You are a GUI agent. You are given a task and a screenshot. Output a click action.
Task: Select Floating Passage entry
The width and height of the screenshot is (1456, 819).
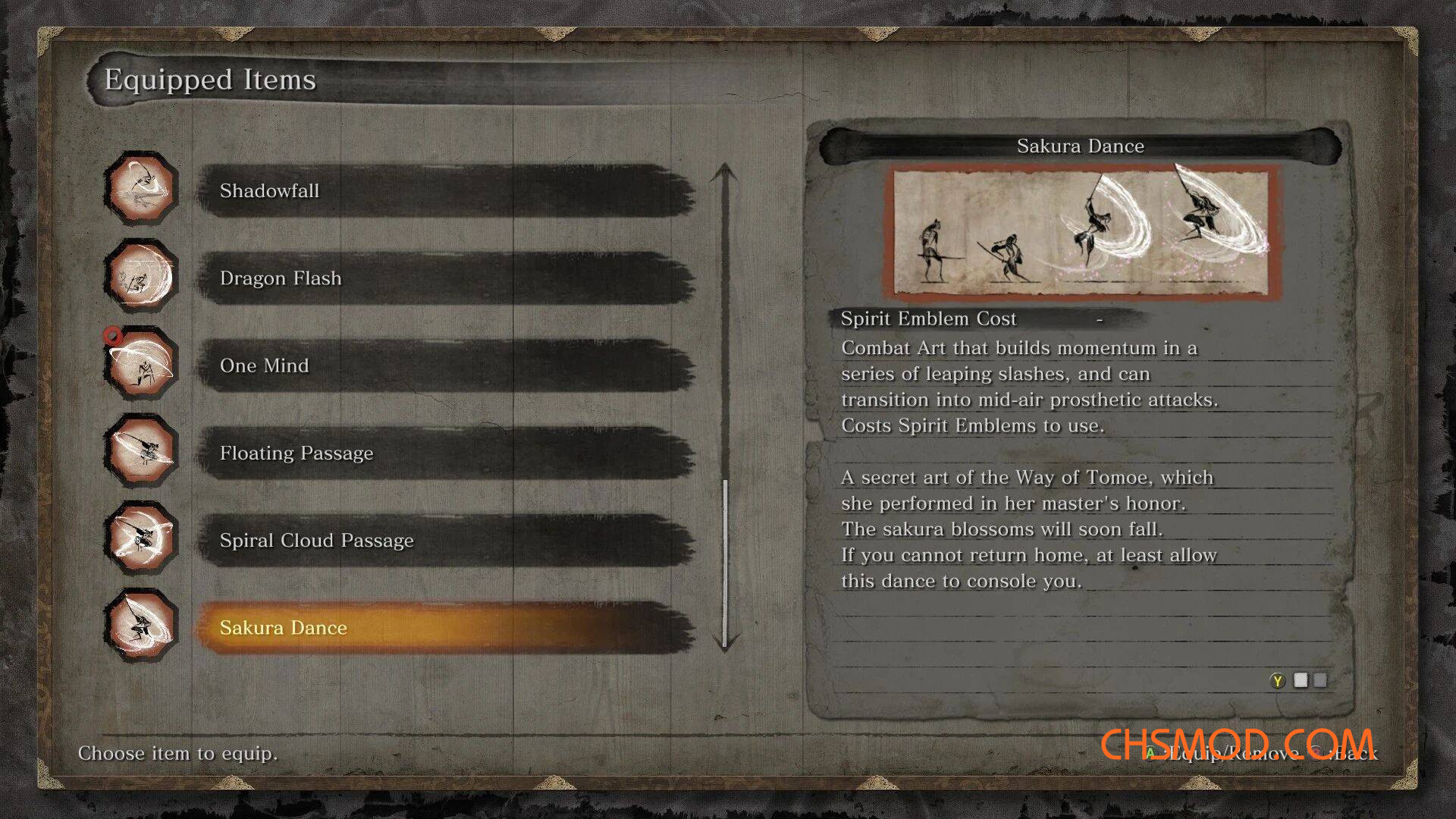(446, 453)
